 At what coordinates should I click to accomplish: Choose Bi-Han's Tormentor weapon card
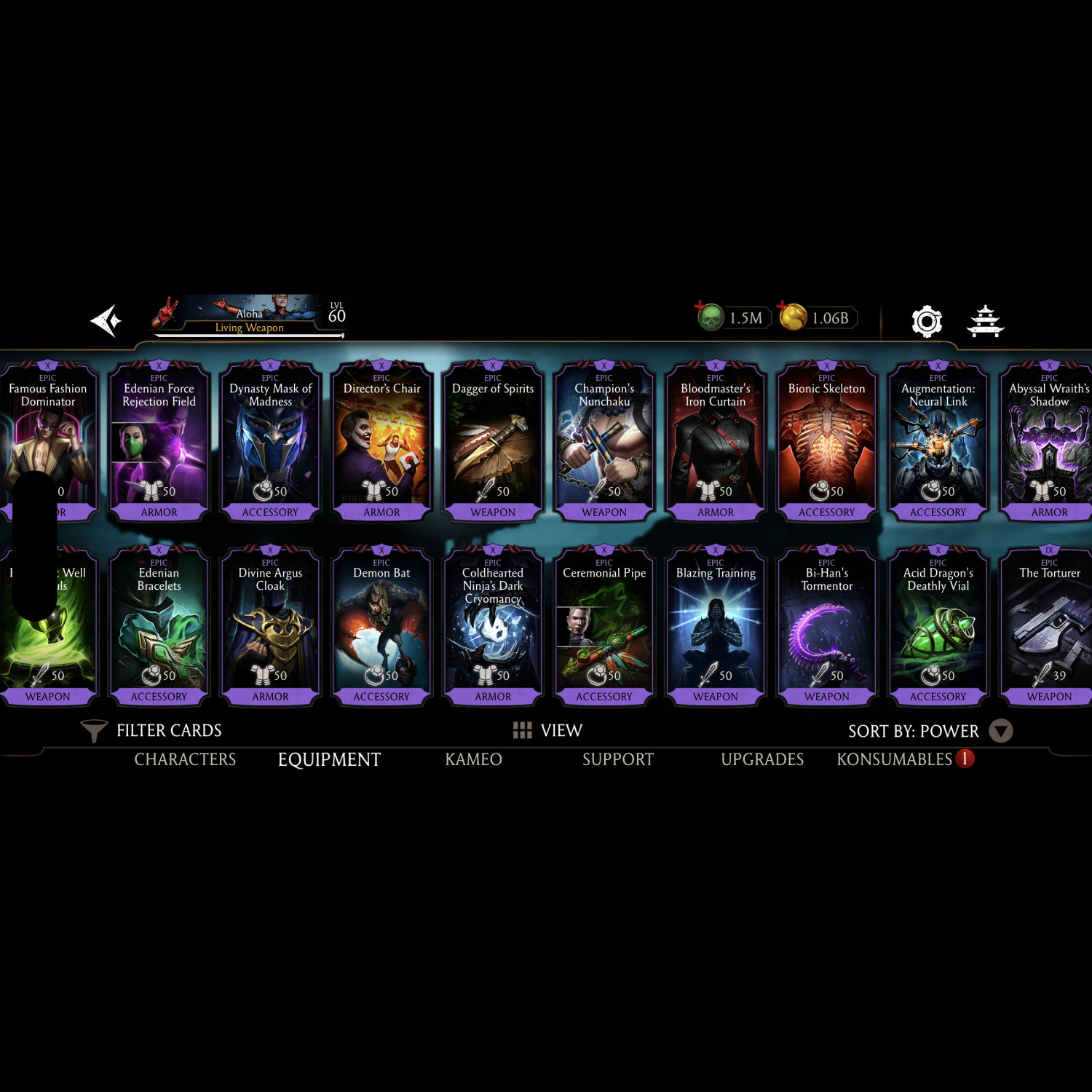click(x=826, y=626)
